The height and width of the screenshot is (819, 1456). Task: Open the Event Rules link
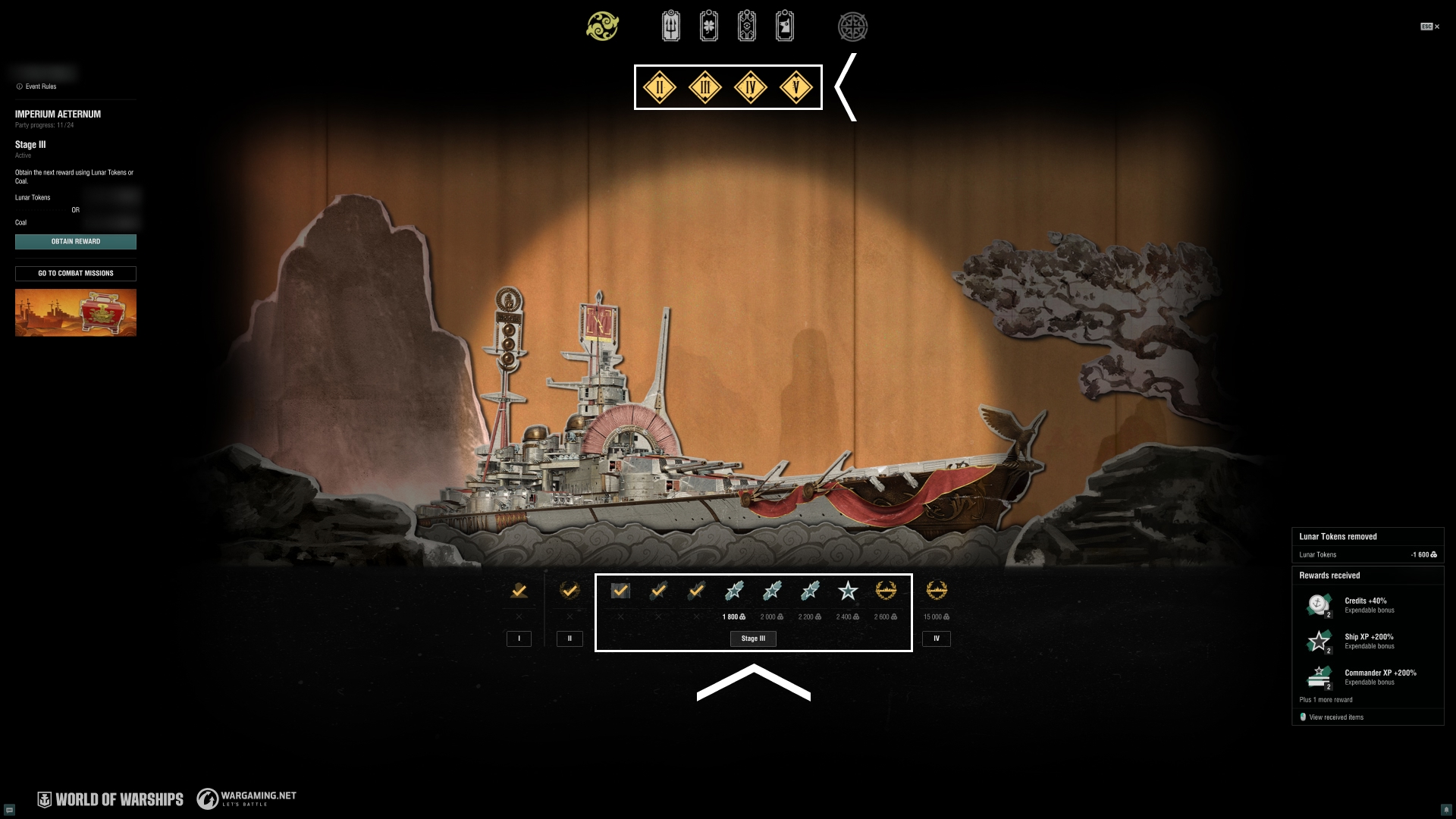[x=40, y=86]
